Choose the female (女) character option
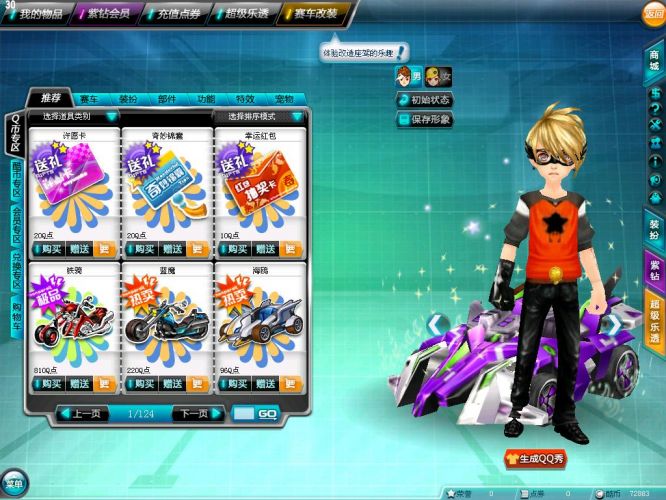 click(437, 76)
